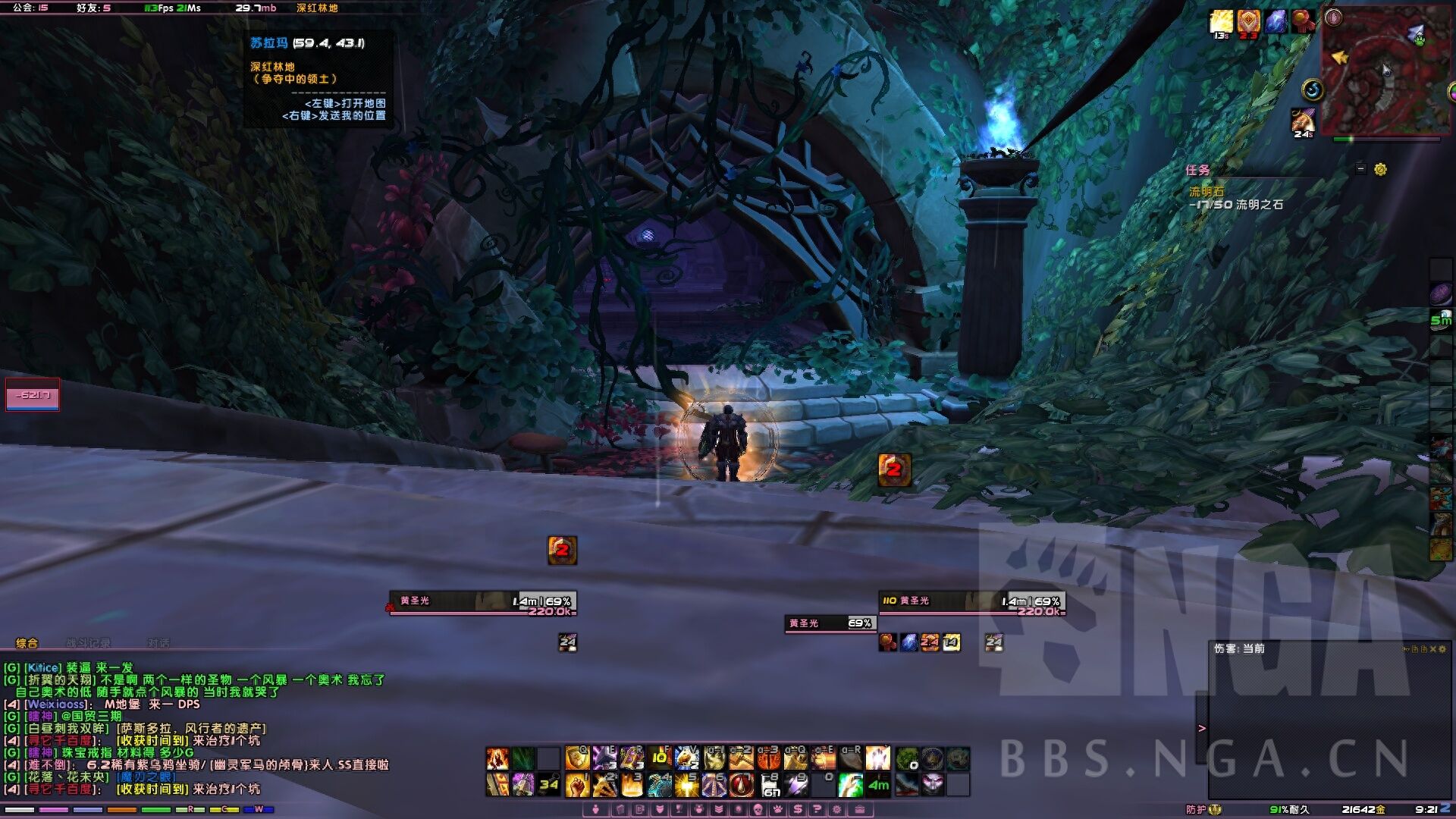This screenshot has height=819, width=1456.
Task: Use the golden shield ability bound to Q
Action: 577,758
